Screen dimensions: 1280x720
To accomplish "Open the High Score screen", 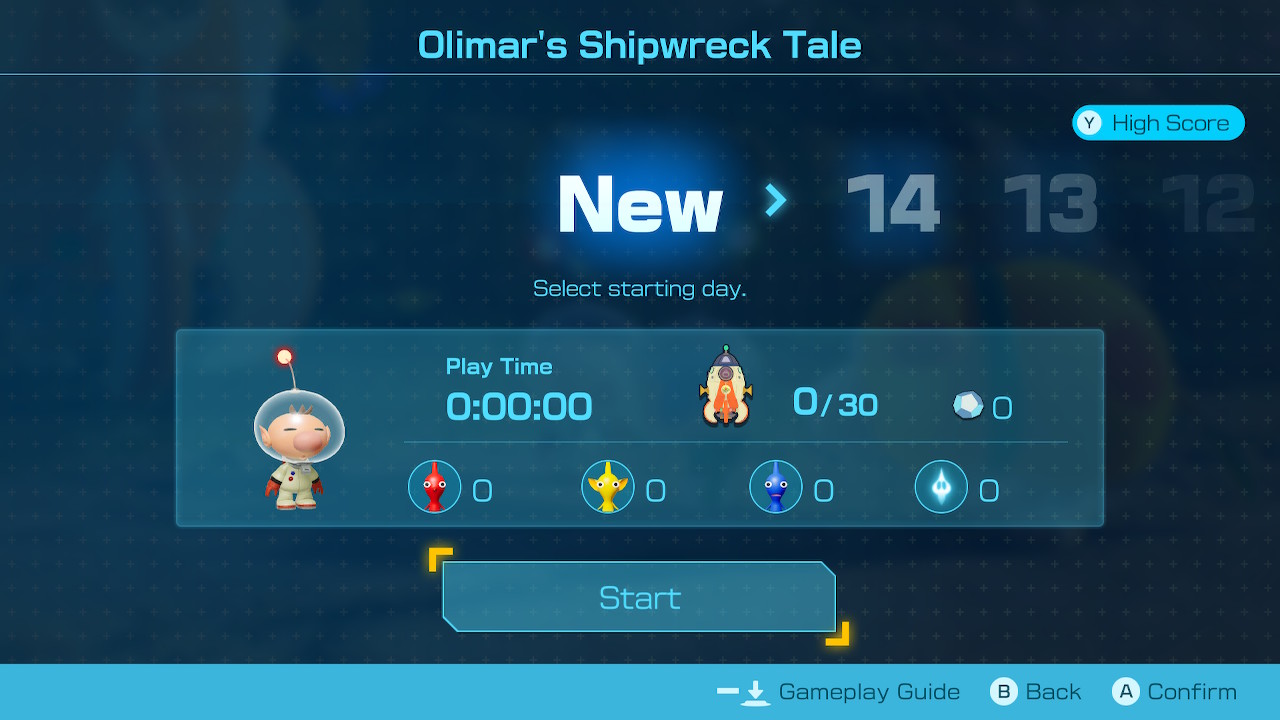I will tap(1158, 123).
